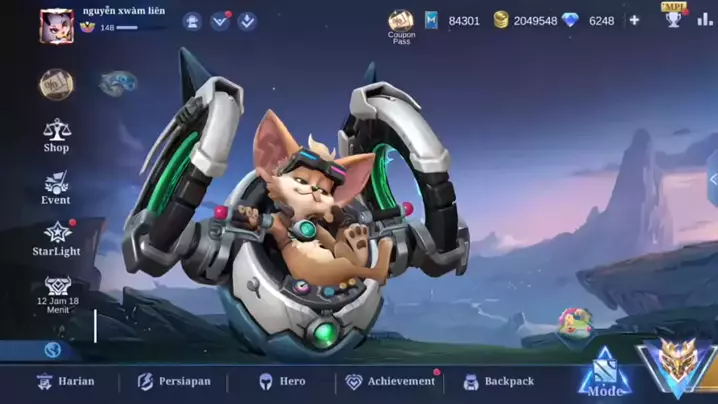Image resolution: width=718 pixels, height=404 pixels.
Task: Click the download arrow icon in top bar
Action: coord(247,21)
